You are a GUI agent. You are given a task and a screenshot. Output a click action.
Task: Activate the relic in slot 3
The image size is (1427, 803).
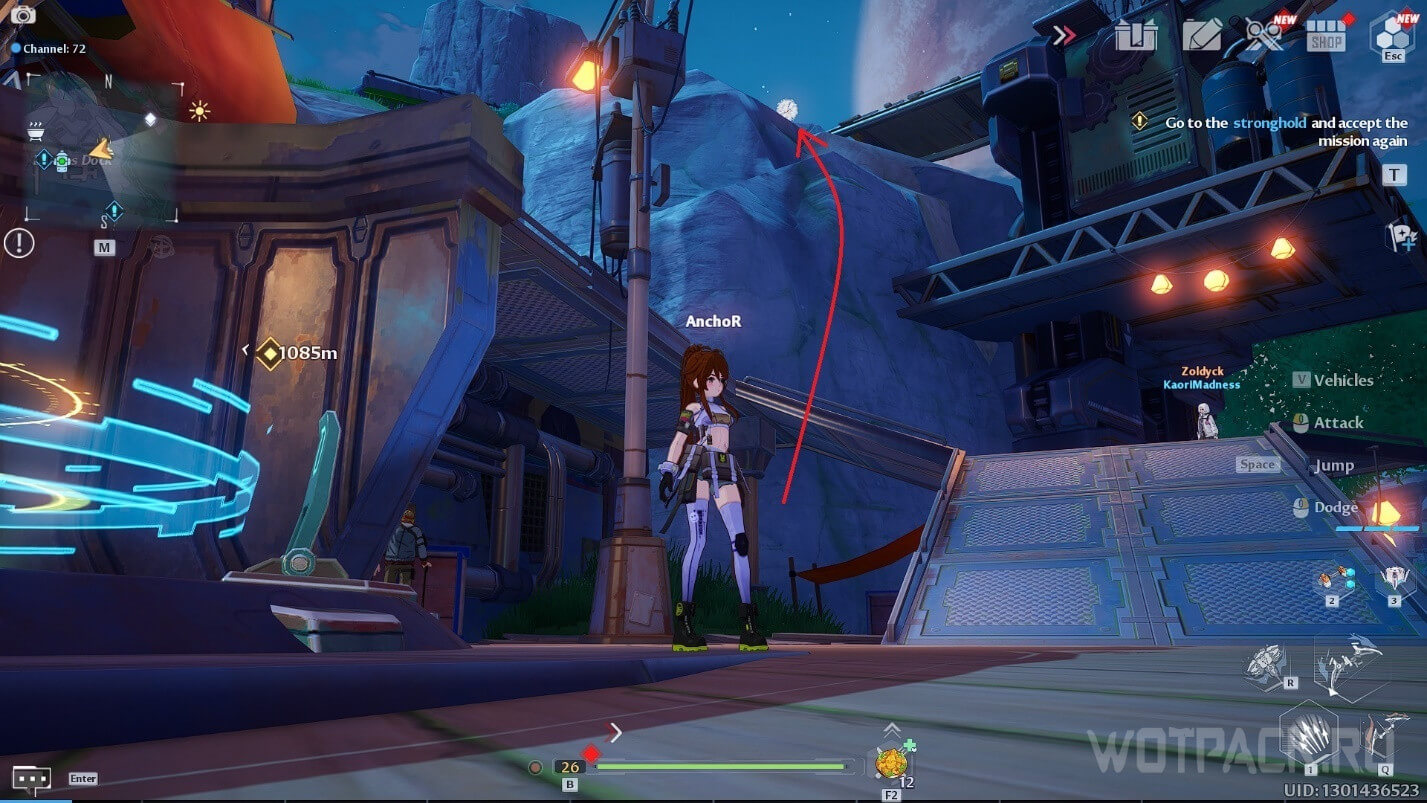pos(1394,578)
